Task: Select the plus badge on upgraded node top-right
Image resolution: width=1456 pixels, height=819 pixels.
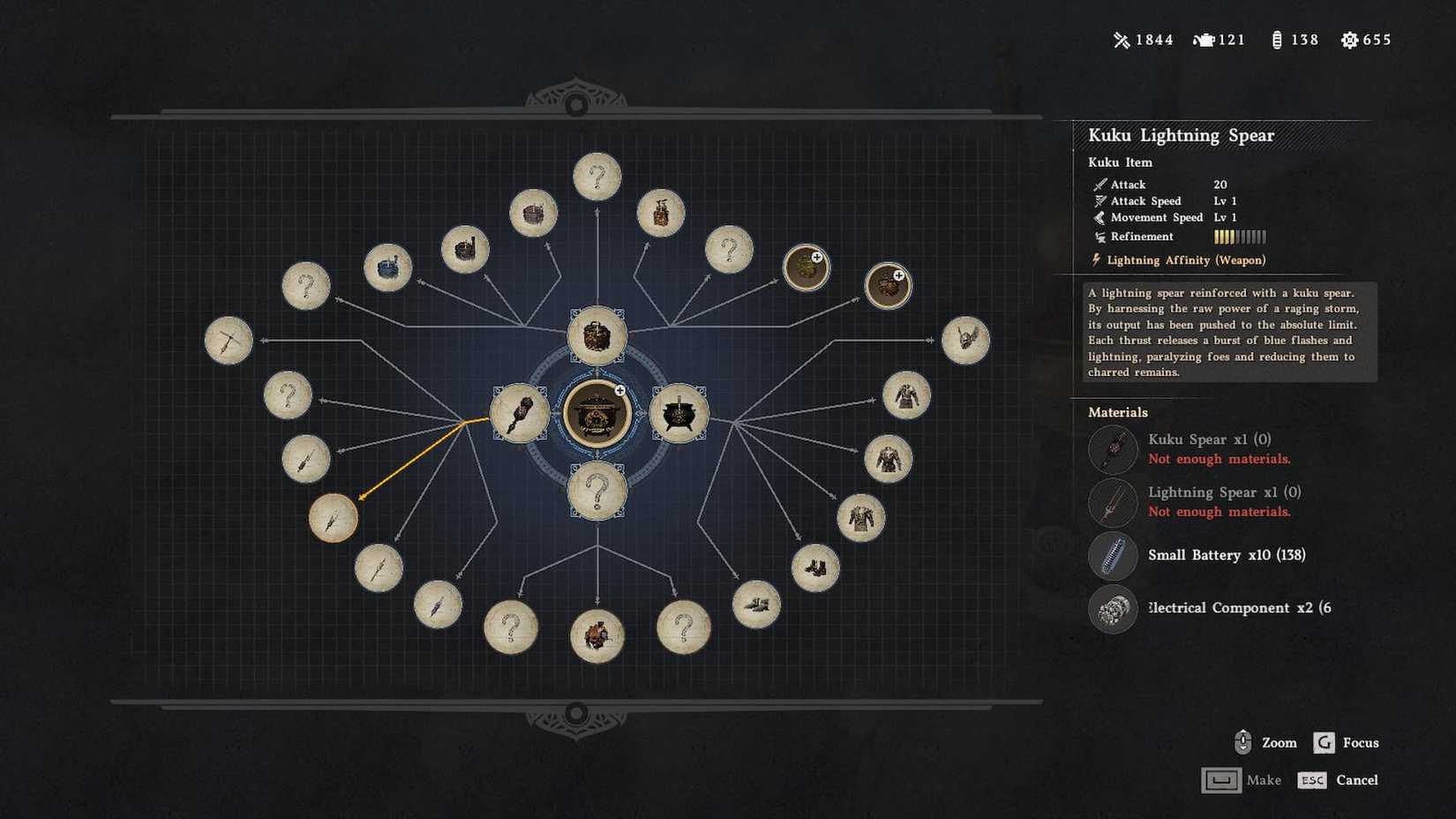Action: click(816, 256)
